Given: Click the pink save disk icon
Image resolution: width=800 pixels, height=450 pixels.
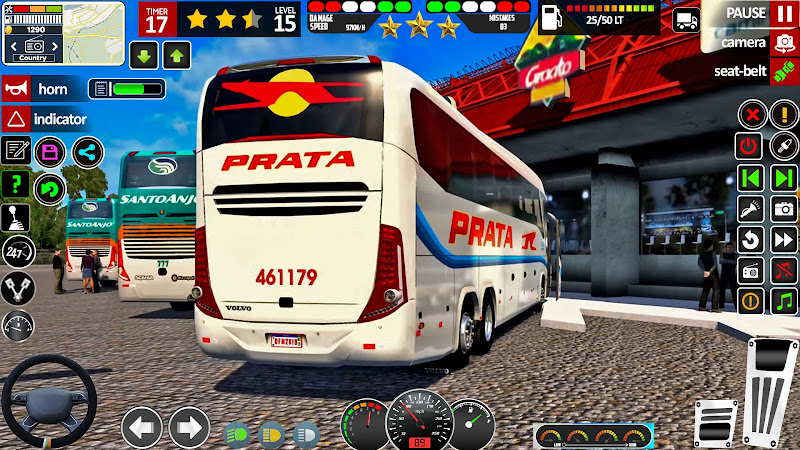Looking at the screenshot, I should [x=49, y=152].
